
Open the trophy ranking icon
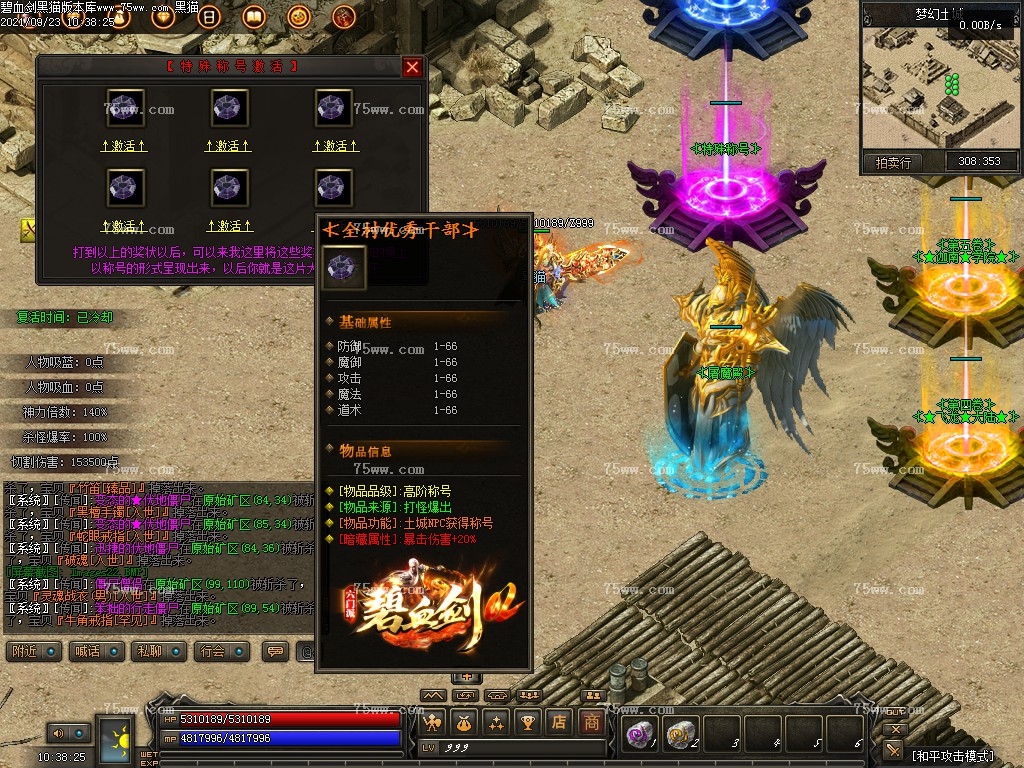coord(528,721)
